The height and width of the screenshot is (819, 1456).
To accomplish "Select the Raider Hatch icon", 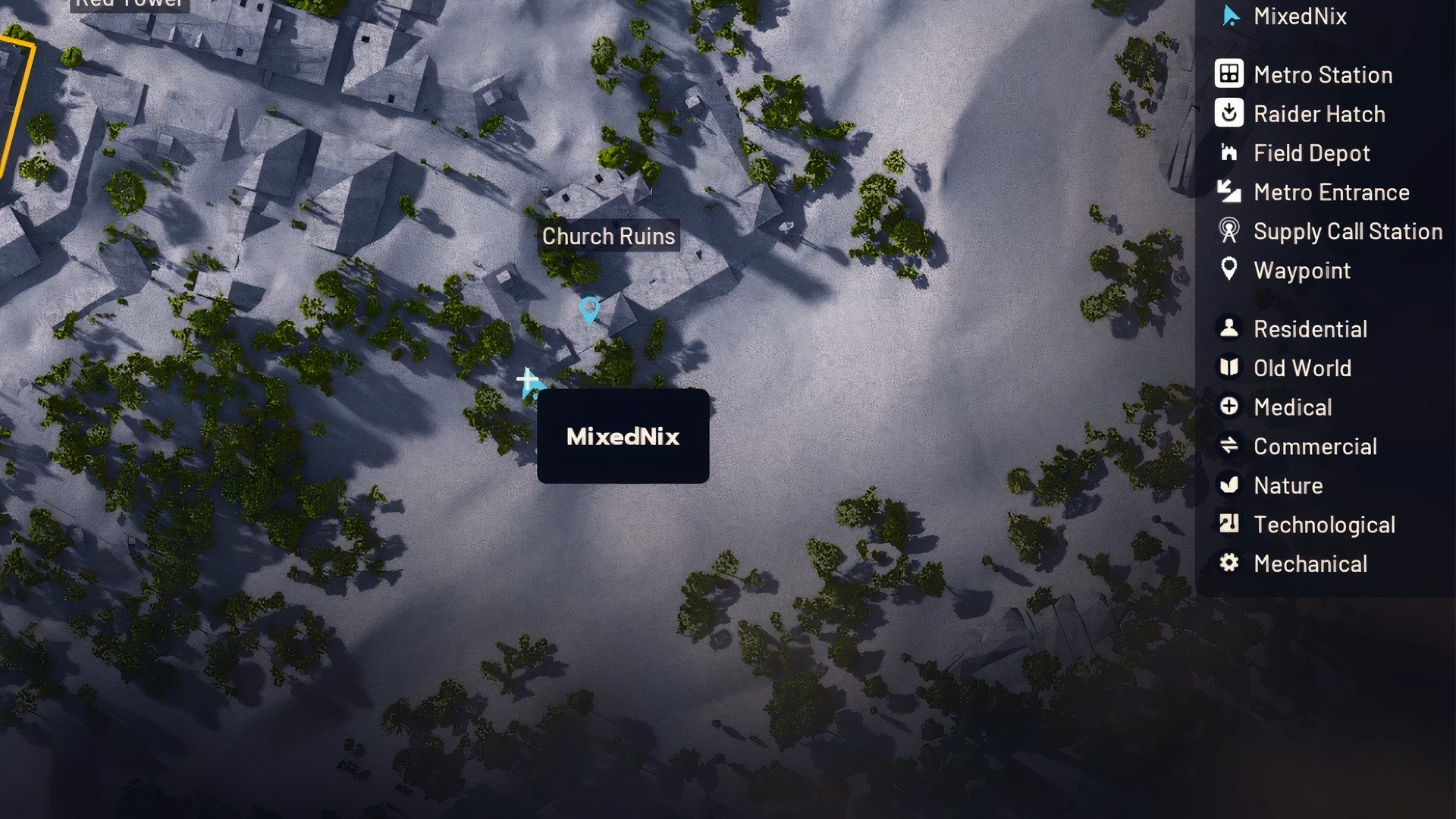I will (1228, 114).
